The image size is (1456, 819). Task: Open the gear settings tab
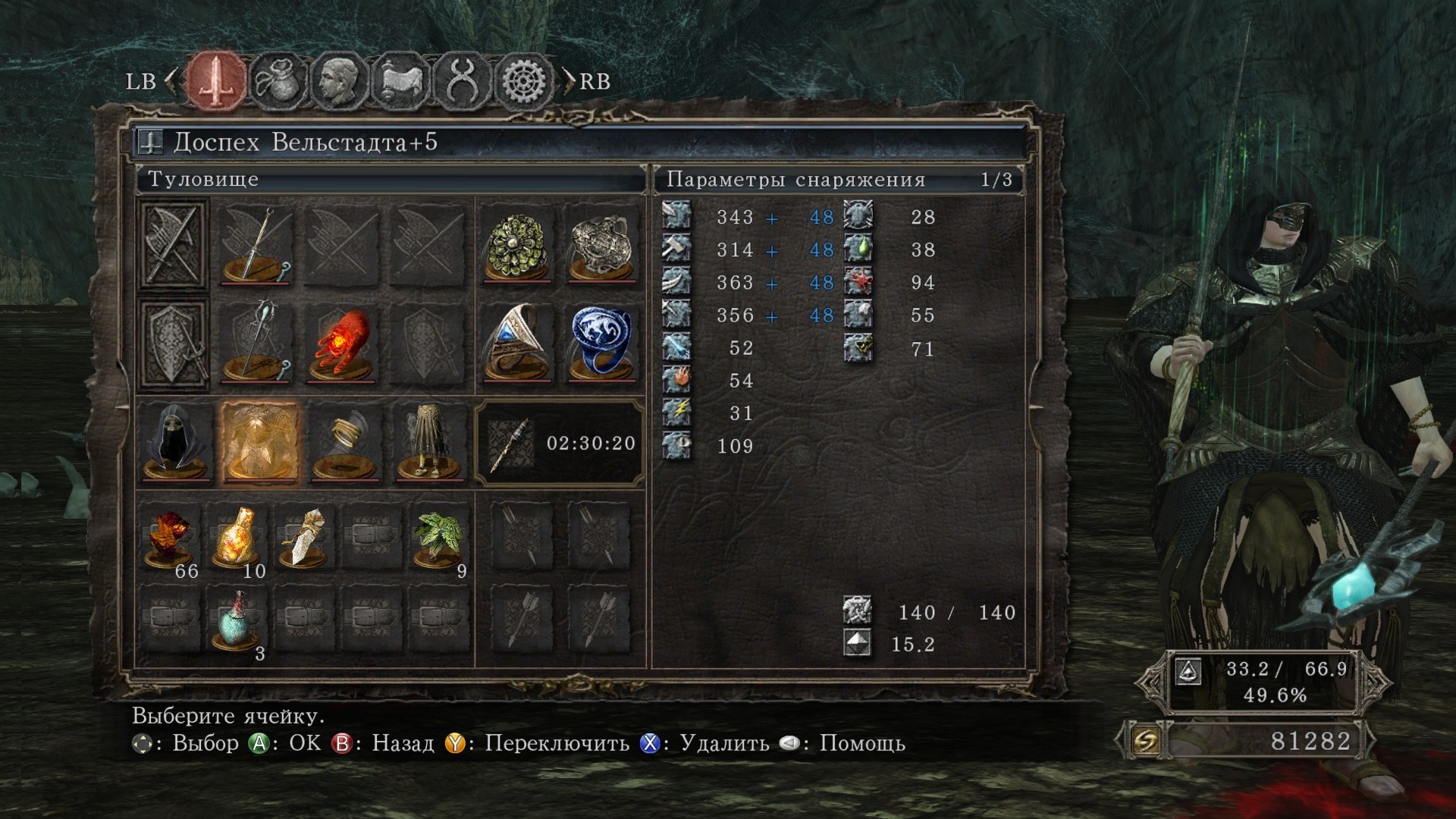tap(524, 80)
